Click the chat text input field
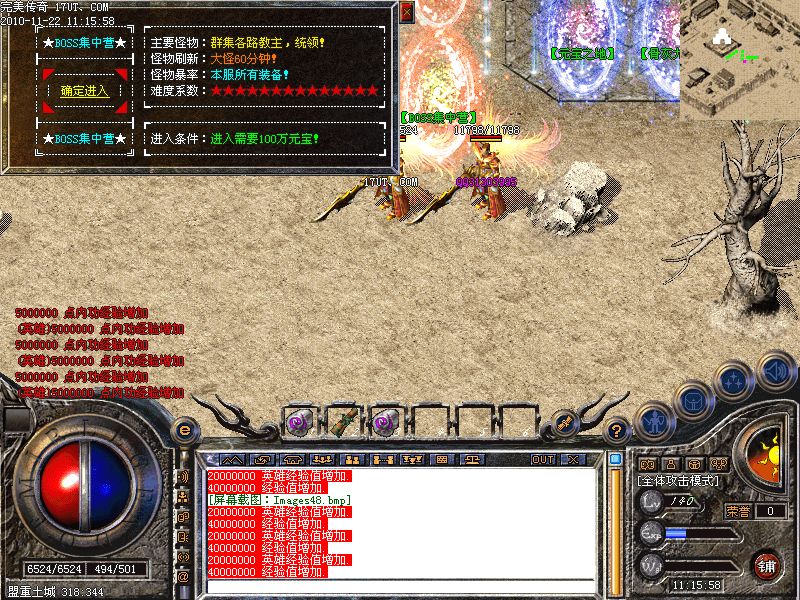This screenshot has height=600, width=800. click(400, 585)
